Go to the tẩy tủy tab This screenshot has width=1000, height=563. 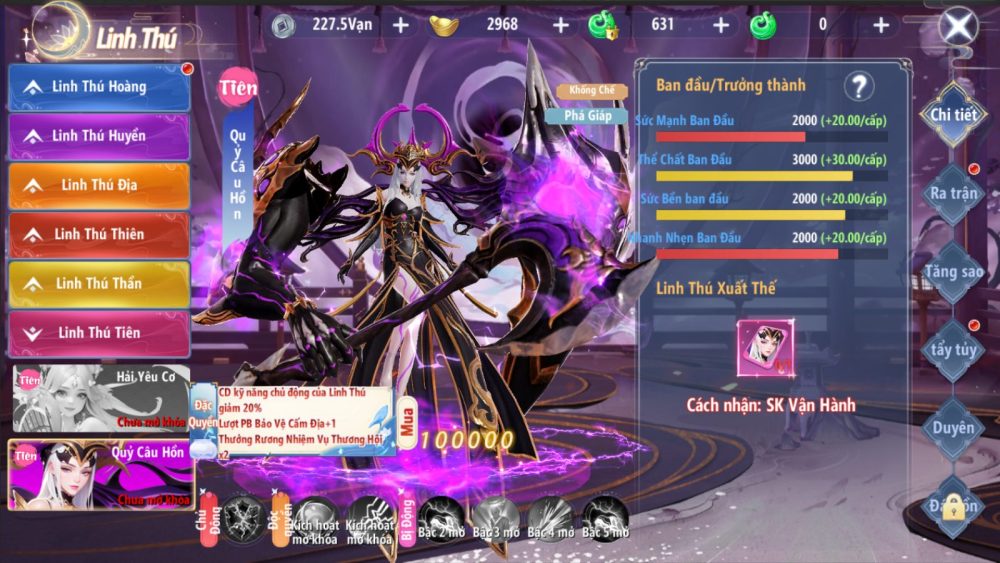point(952,350)
